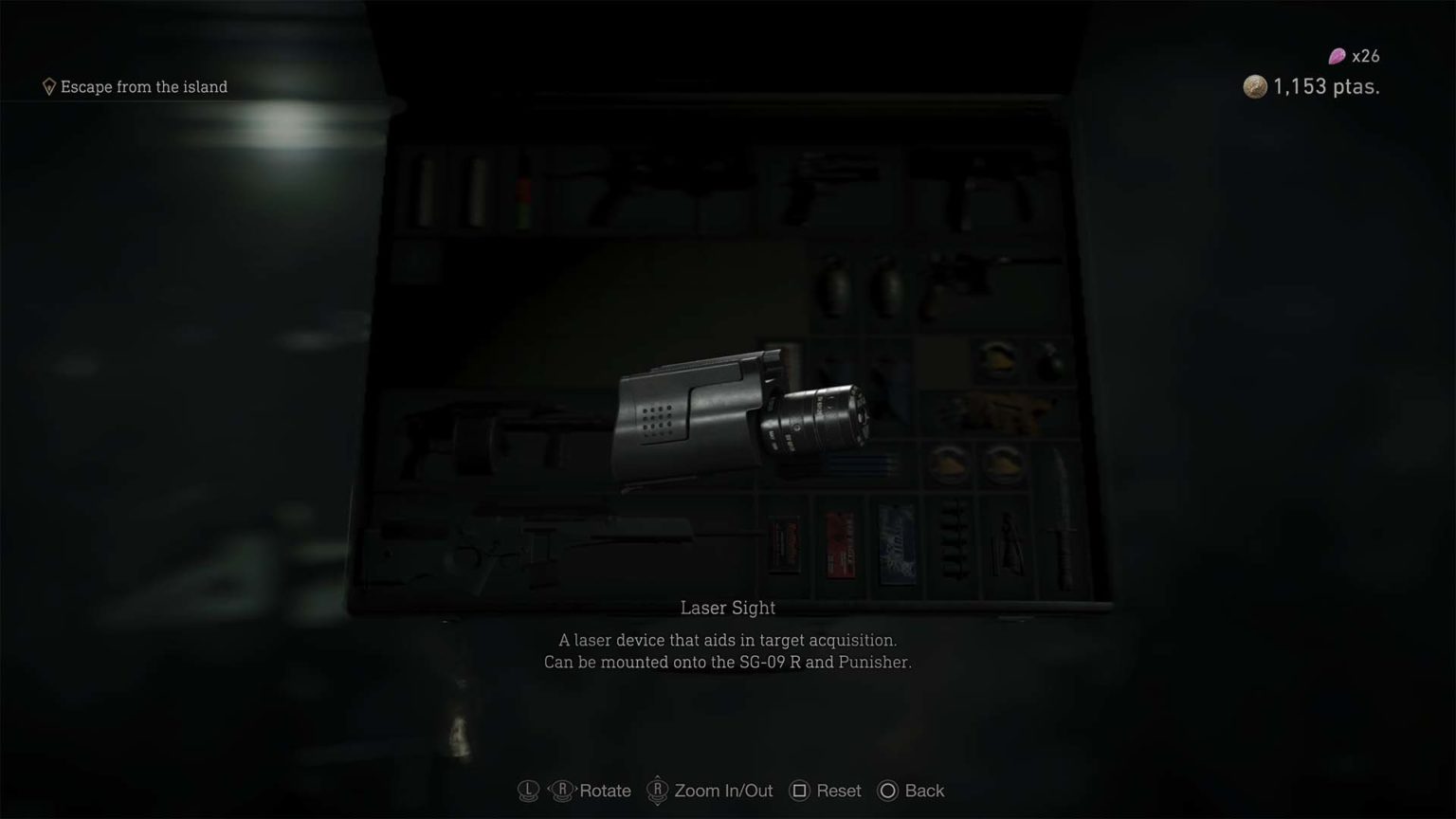
Task: Click the L-stick Rotate icon at bottom
Action: [x=528, y=790]
